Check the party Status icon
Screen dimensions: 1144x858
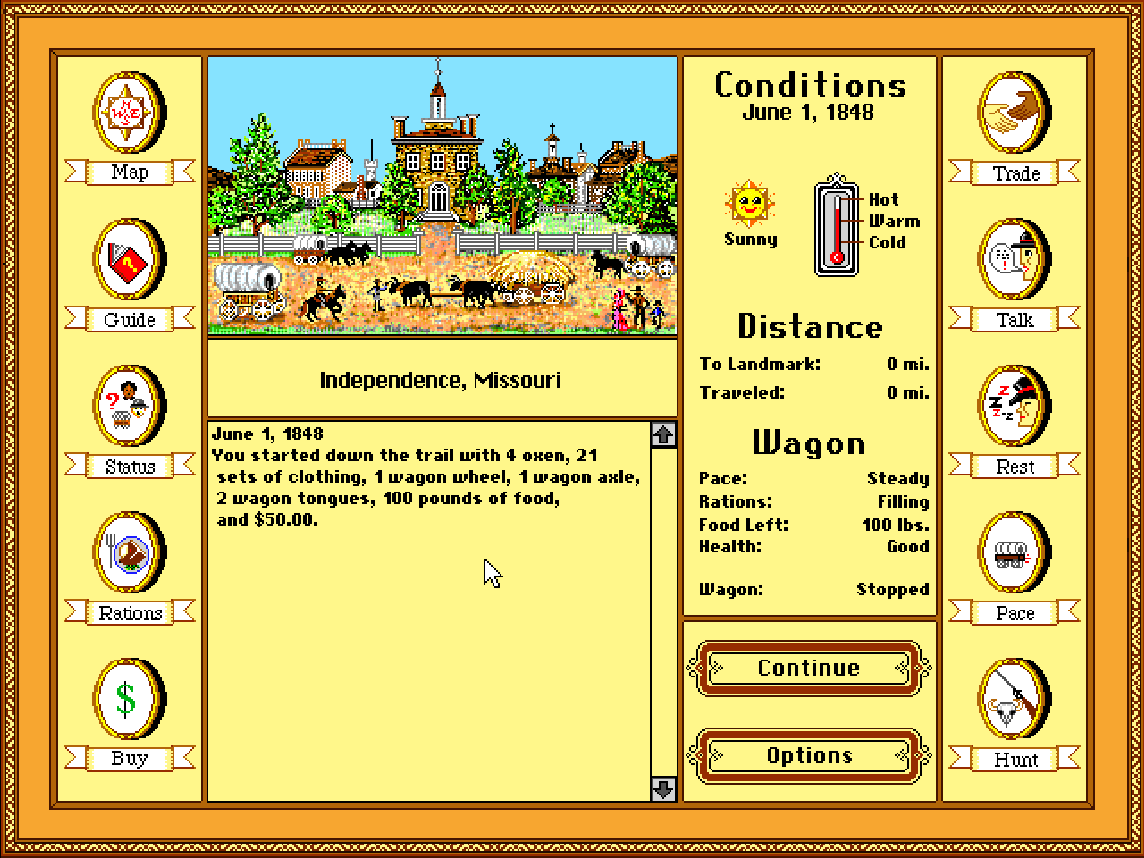point(128,406)
